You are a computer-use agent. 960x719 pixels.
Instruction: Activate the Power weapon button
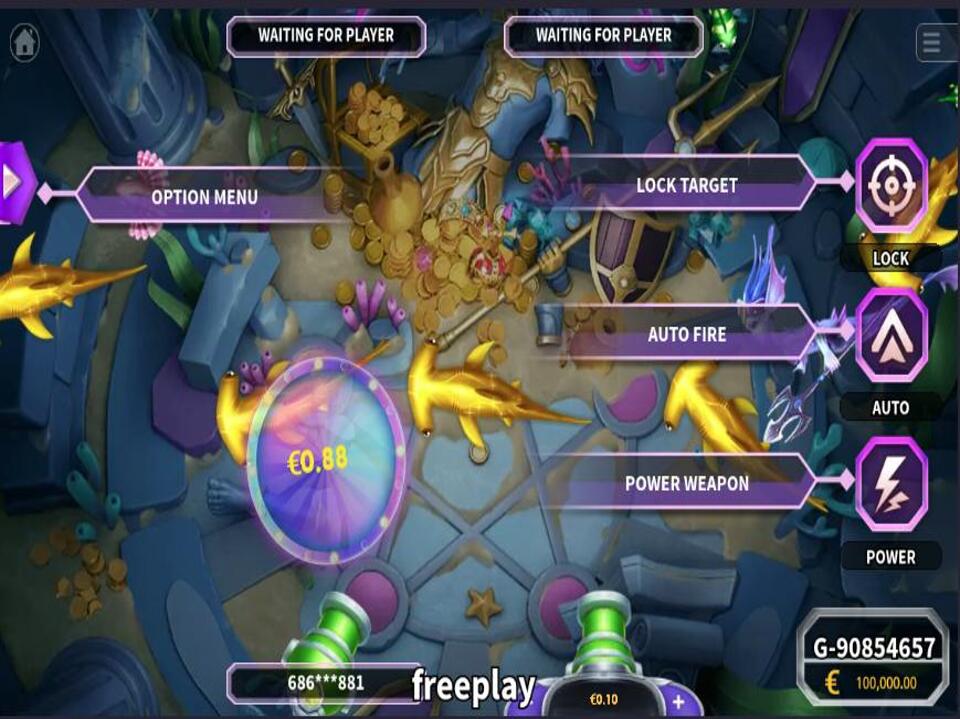point(891,483)
